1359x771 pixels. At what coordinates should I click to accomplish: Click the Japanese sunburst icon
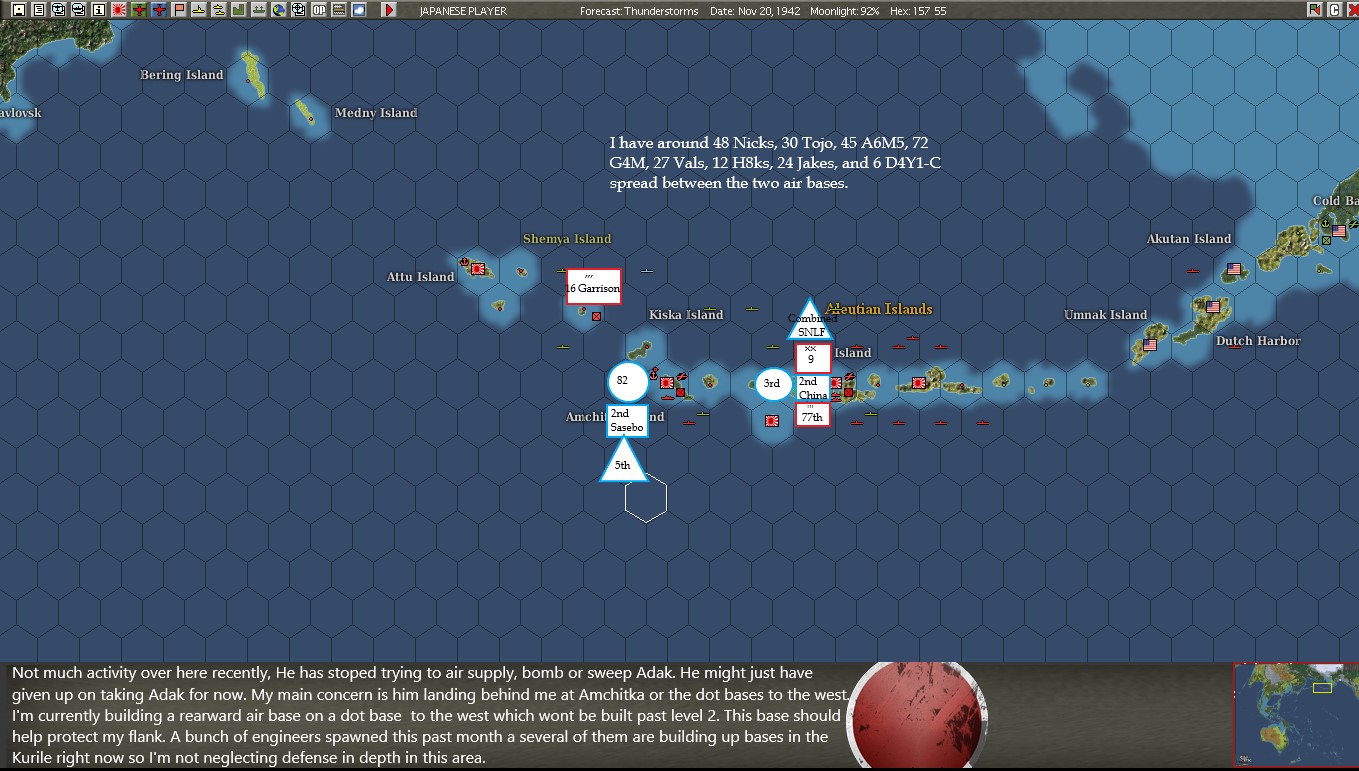[117, 10]
